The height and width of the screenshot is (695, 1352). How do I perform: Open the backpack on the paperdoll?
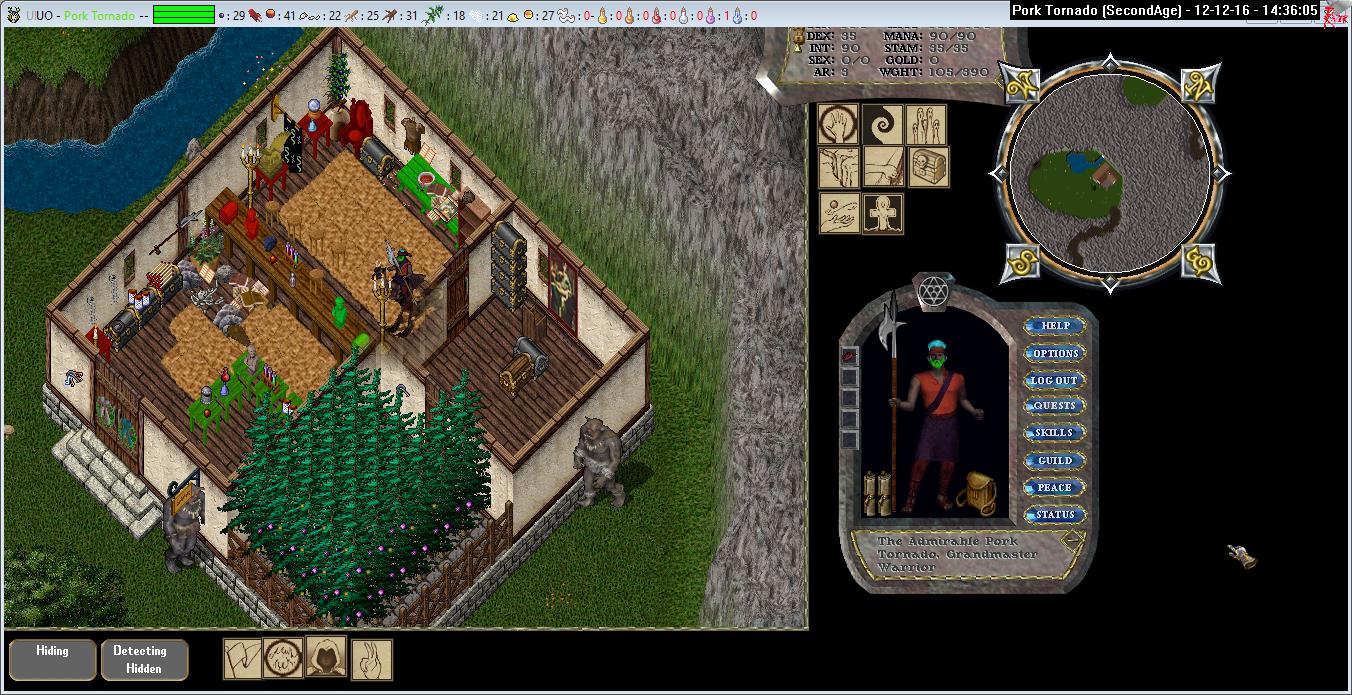point(975,491)
